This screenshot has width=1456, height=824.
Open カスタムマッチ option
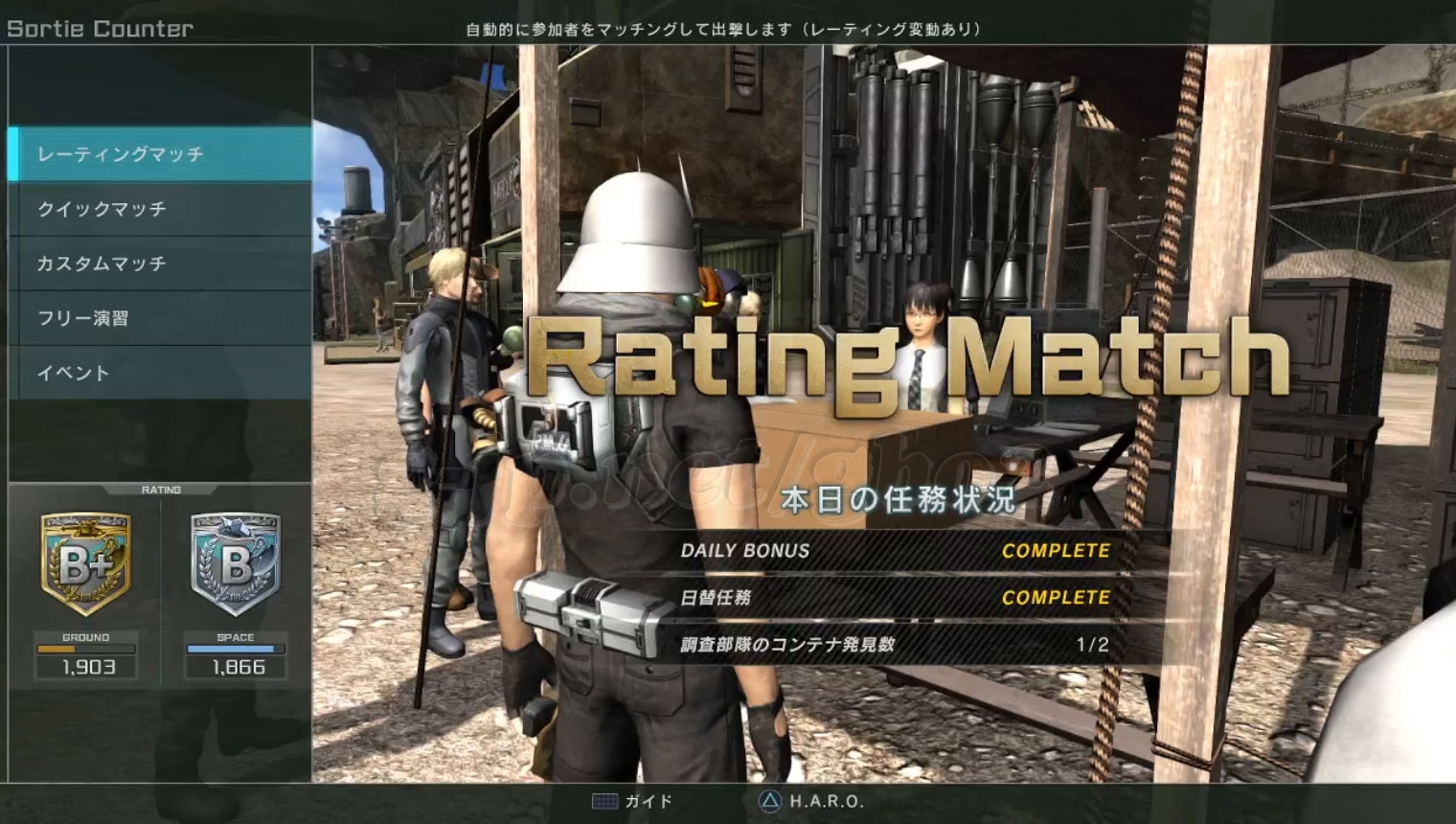click(160, 263)
